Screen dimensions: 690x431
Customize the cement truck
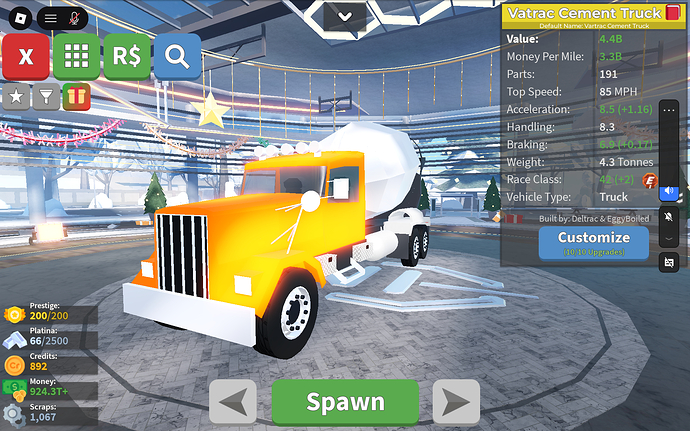[x=593, y=242]
